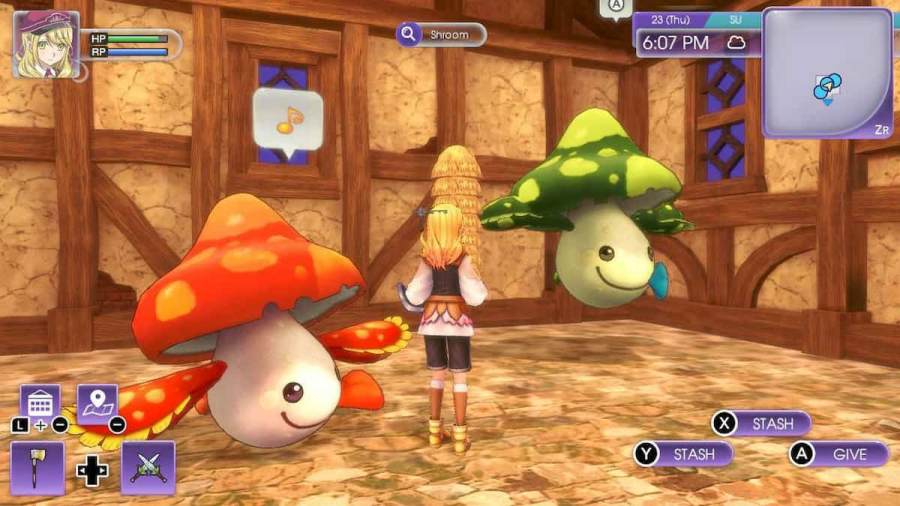This screenshot has width=900, height=506.
Task: Select the axe tool slot
Action: click(x=38, y=467)
